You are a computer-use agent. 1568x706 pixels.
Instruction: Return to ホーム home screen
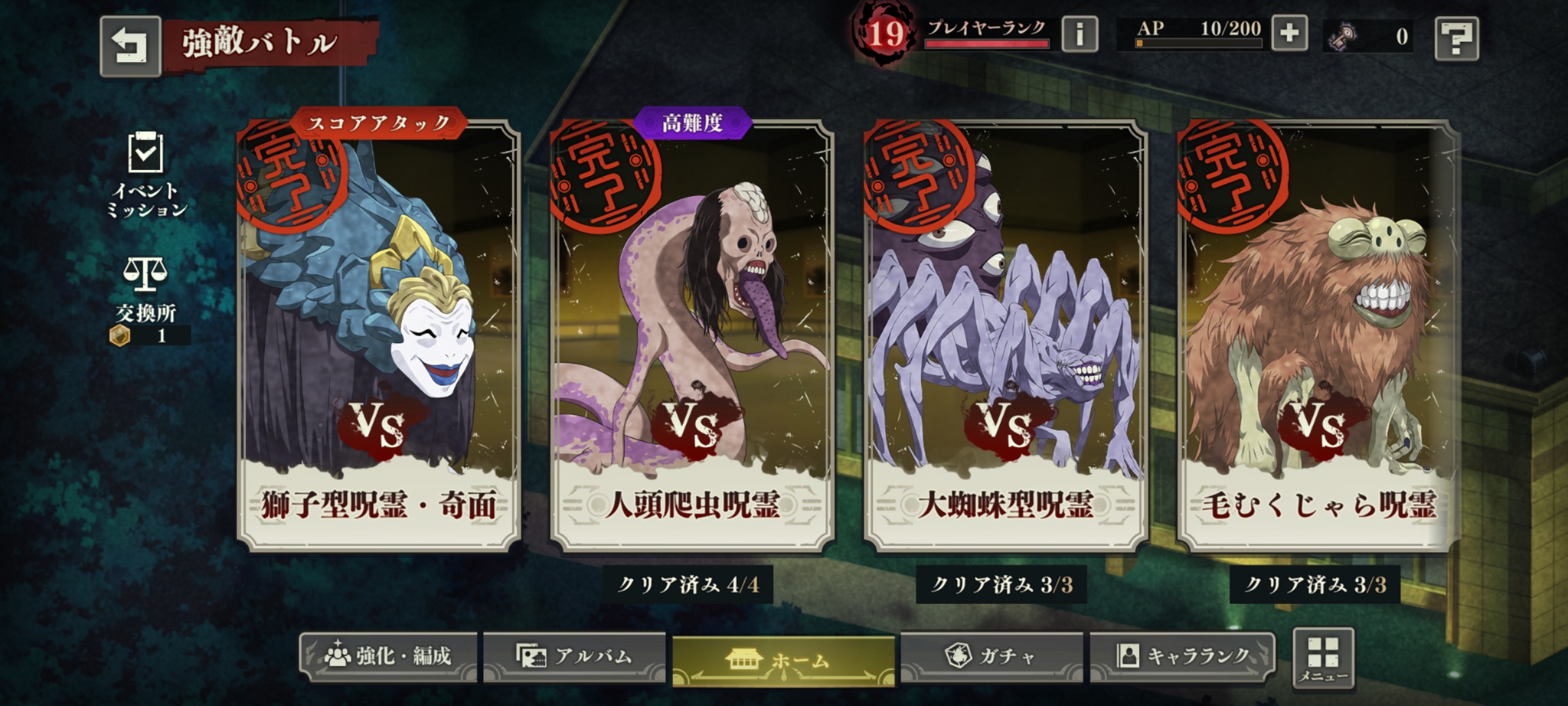pos(783,660)
